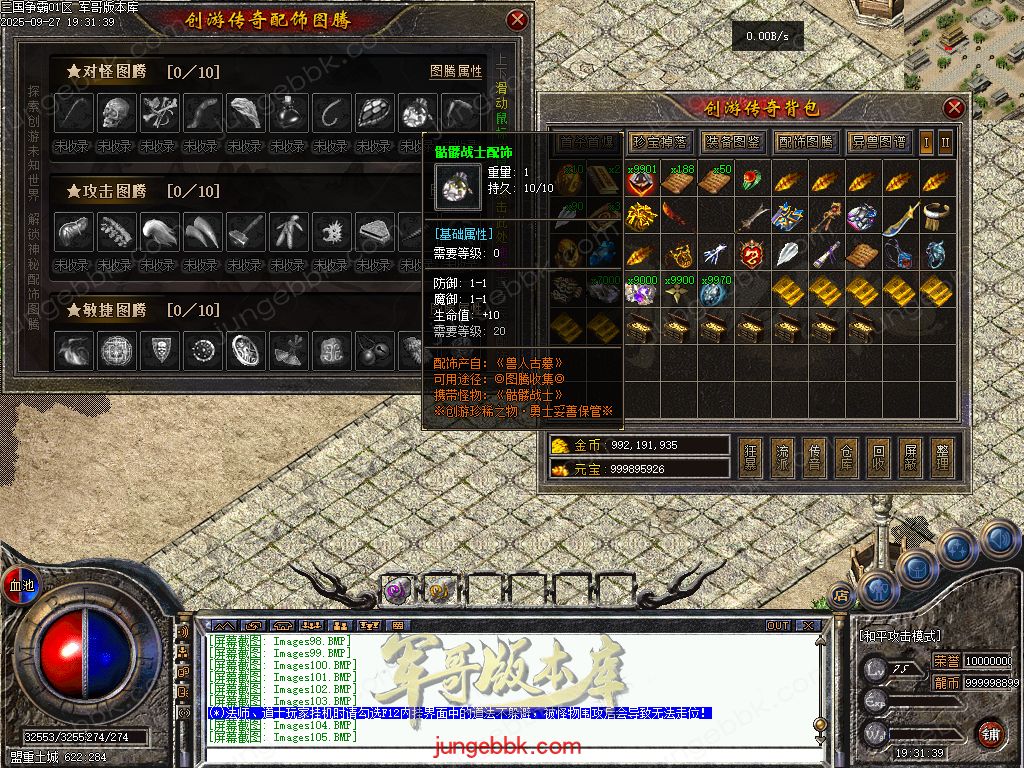Select the hammer totem in 攻击图腾 row
The height and width of the screenshot is (768, 1024).
point(247,232)
